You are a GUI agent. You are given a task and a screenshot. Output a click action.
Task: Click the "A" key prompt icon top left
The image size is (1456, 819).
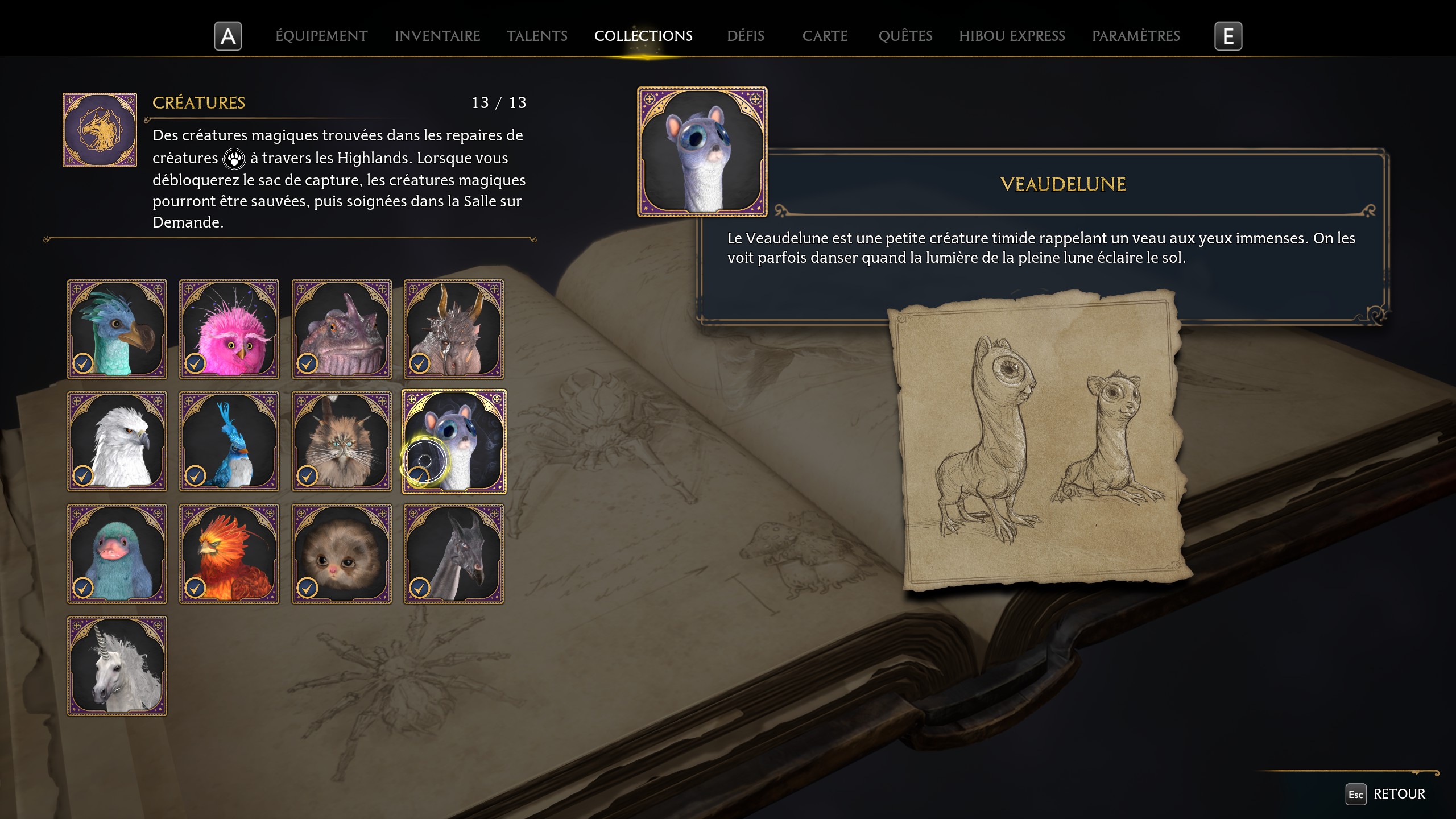(227, 36)
